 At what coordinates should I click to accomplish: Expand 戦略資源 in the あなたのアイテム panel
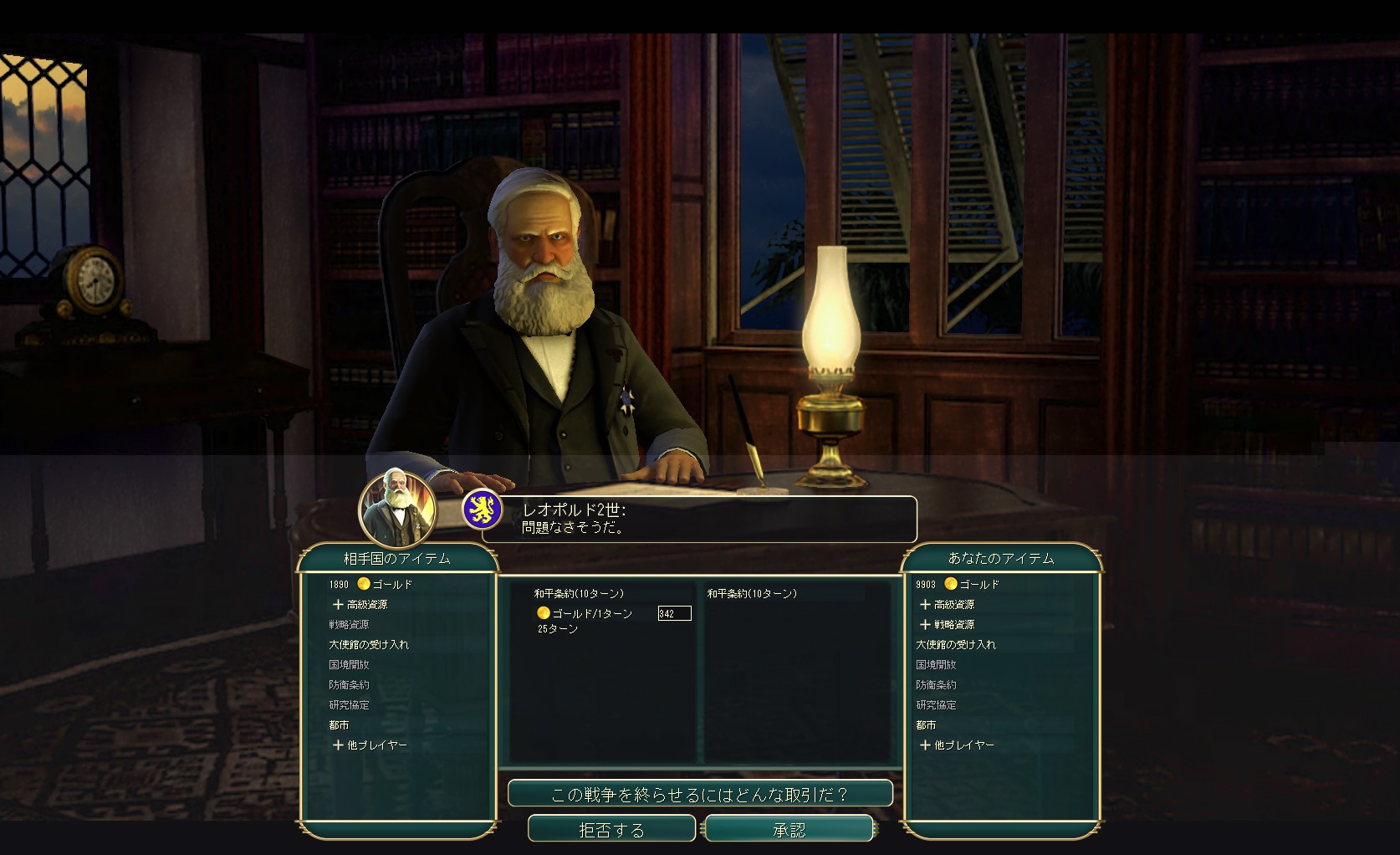tap(948, 624)
